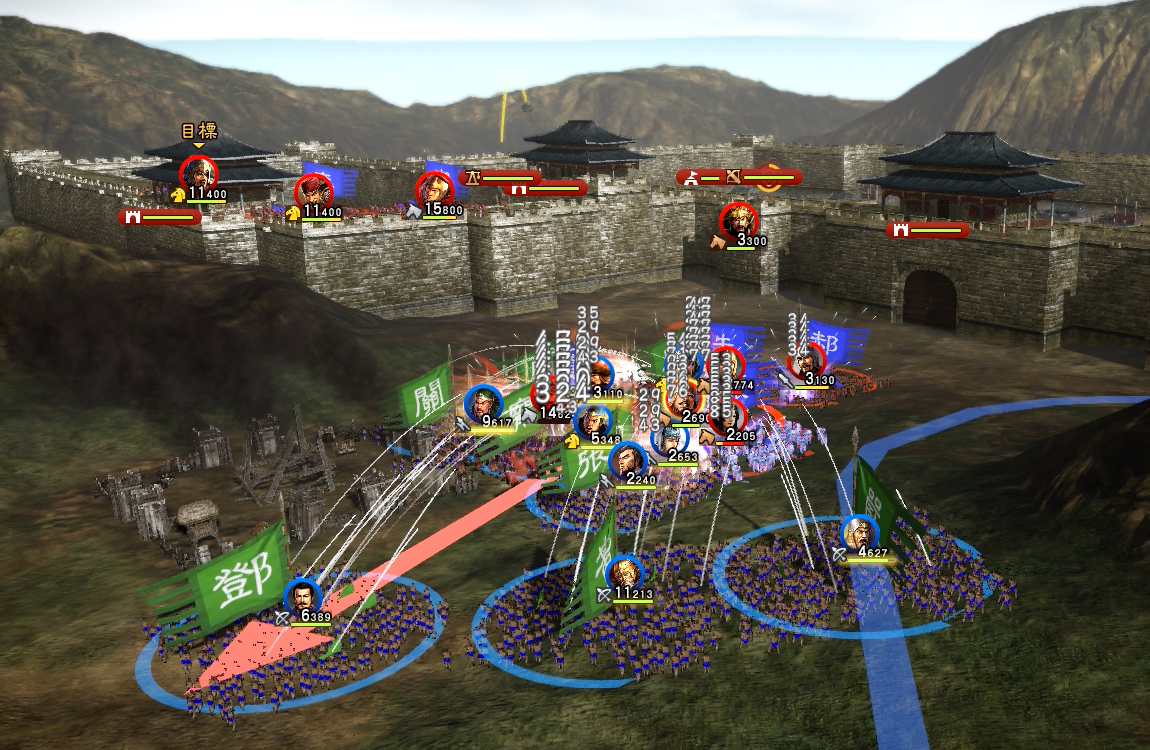Target the enemy unit with 2205 troops

737,417
